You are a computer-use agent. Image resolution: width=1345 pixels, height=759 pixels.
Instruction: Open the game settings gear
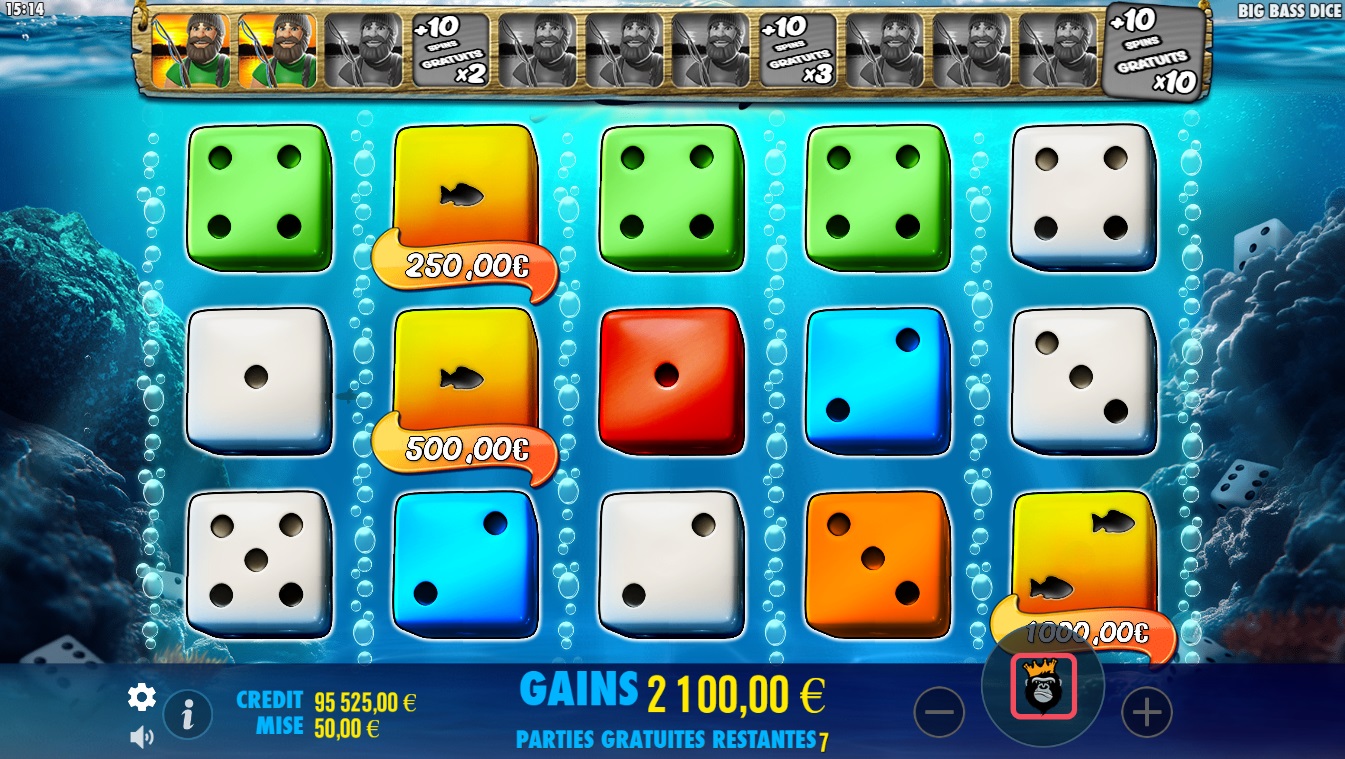click(141, 698)
